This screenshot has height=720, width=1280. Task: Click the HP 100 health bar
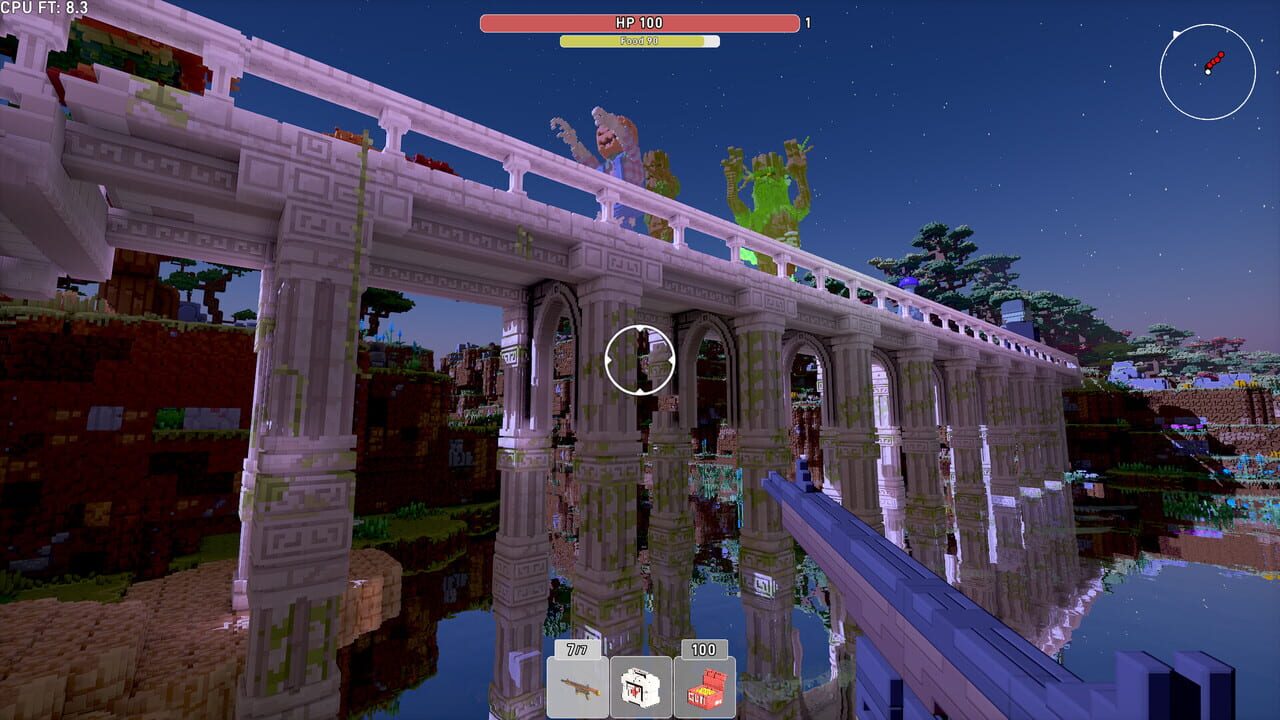coord(640,22)
